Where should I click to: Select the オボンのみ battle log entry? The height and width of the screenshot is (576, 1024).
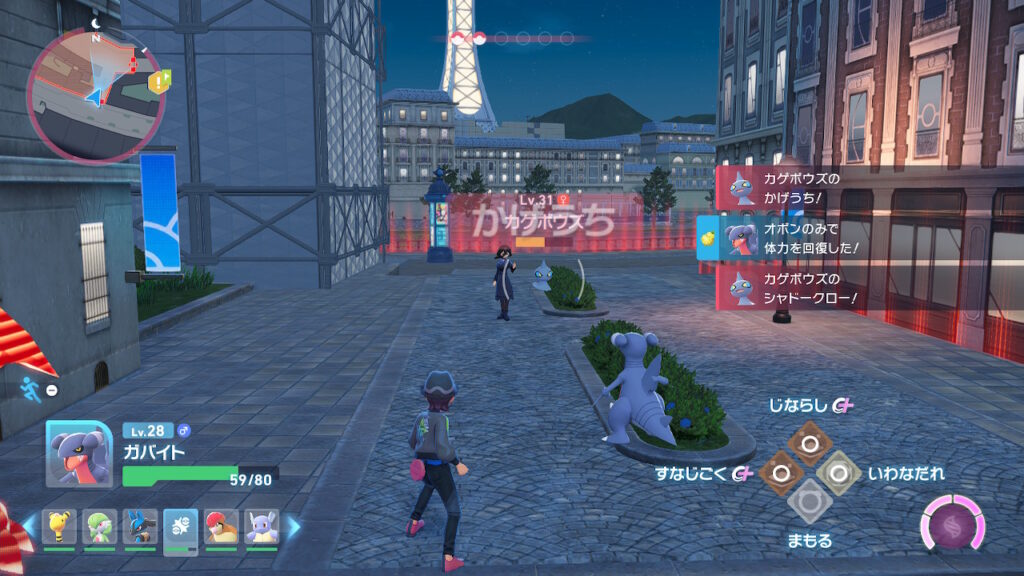780,238
